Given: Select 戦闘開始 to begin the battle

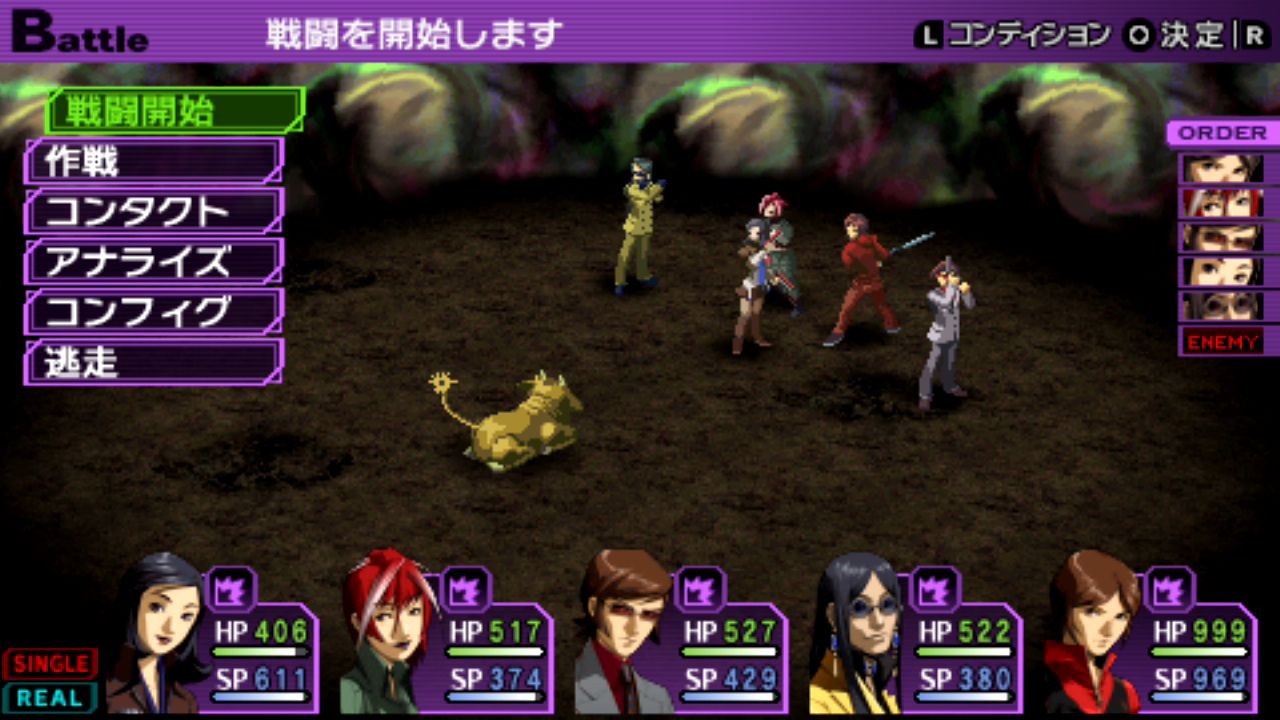Looking at the screenshot, I should [x=174, y=111].
